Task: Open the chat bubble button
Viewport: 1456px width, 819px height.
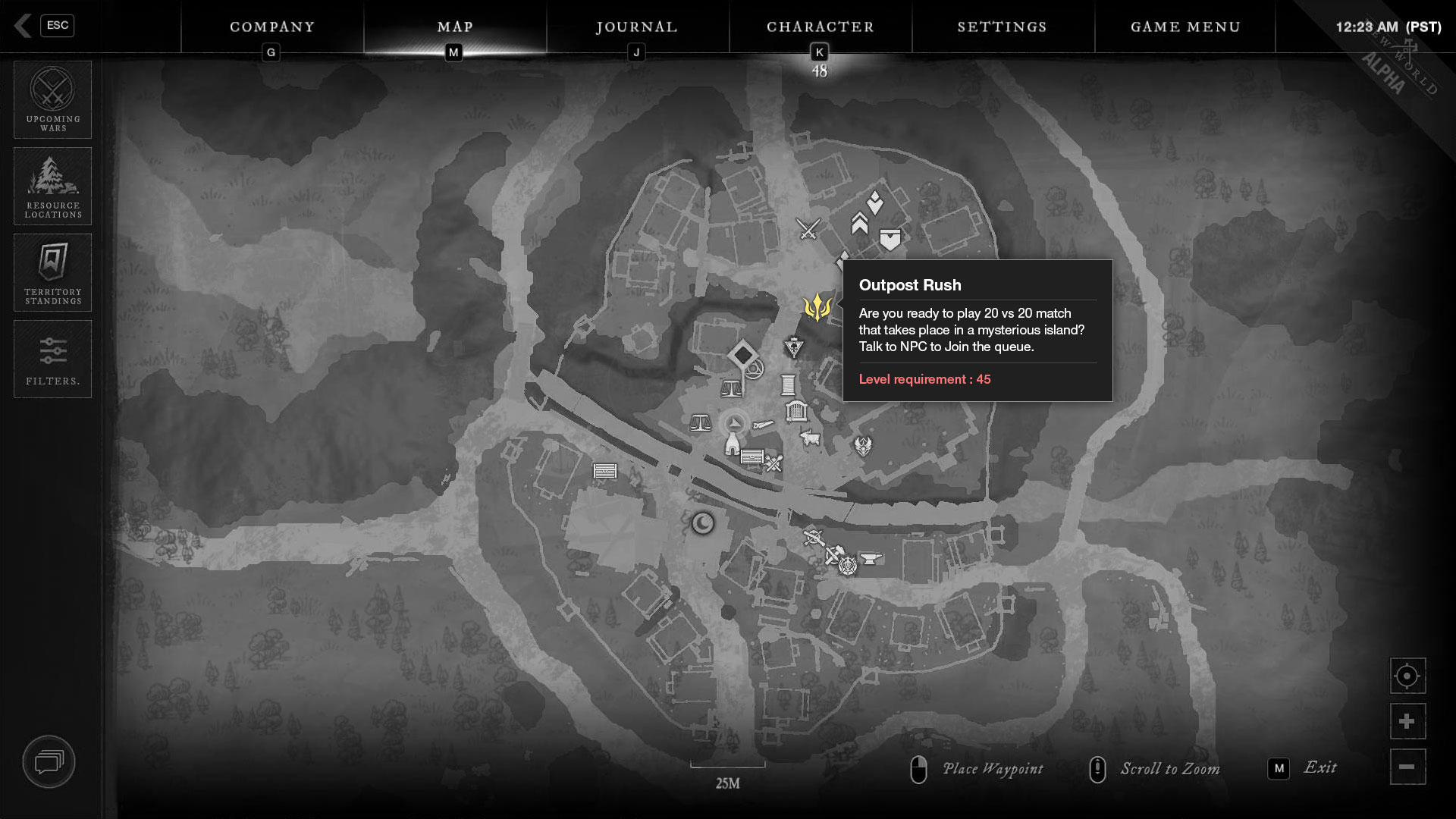Action: 49,761
